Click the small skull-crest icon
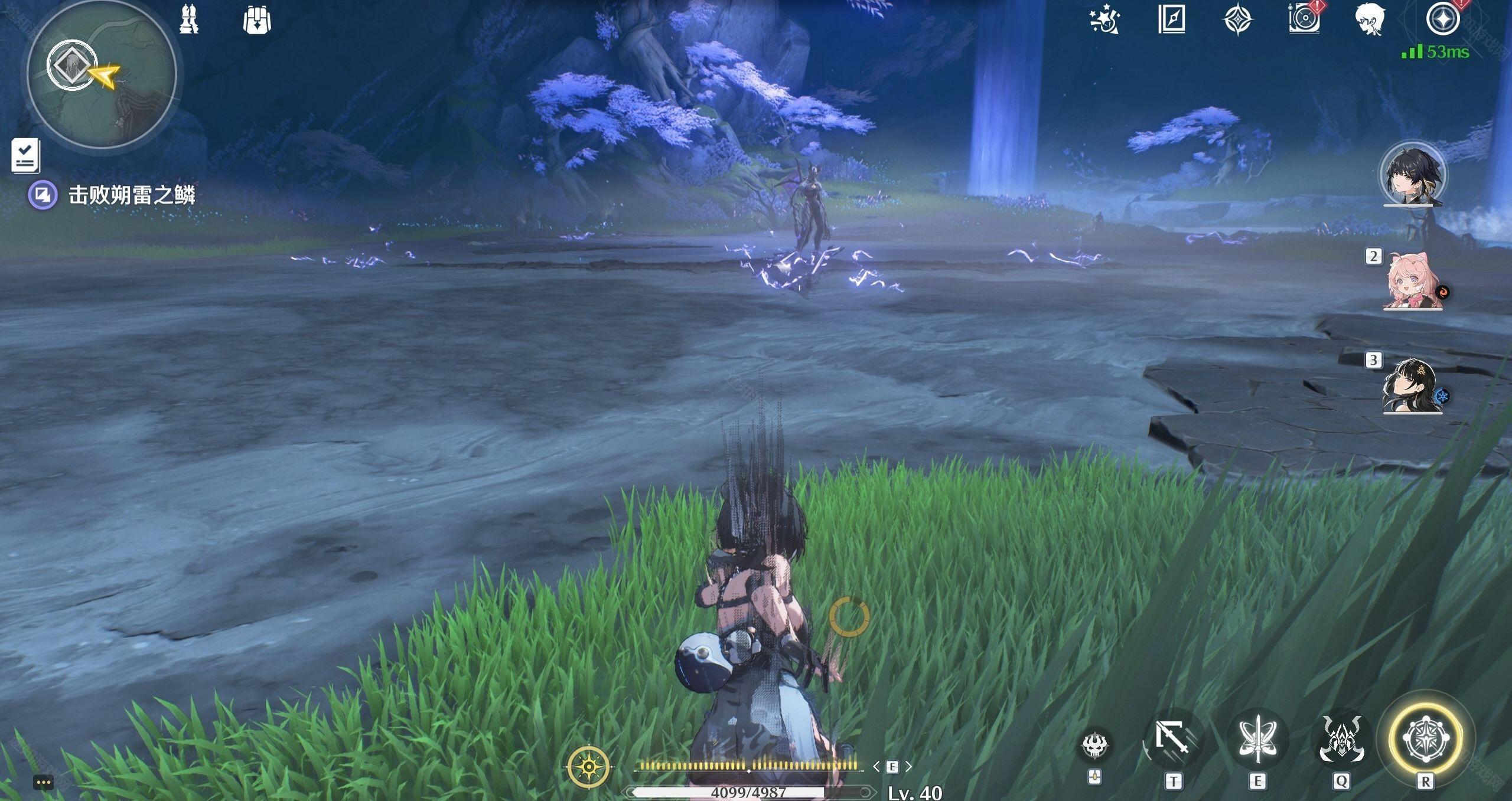Screen dimensions: 1512x801 tap(1095, 746)
